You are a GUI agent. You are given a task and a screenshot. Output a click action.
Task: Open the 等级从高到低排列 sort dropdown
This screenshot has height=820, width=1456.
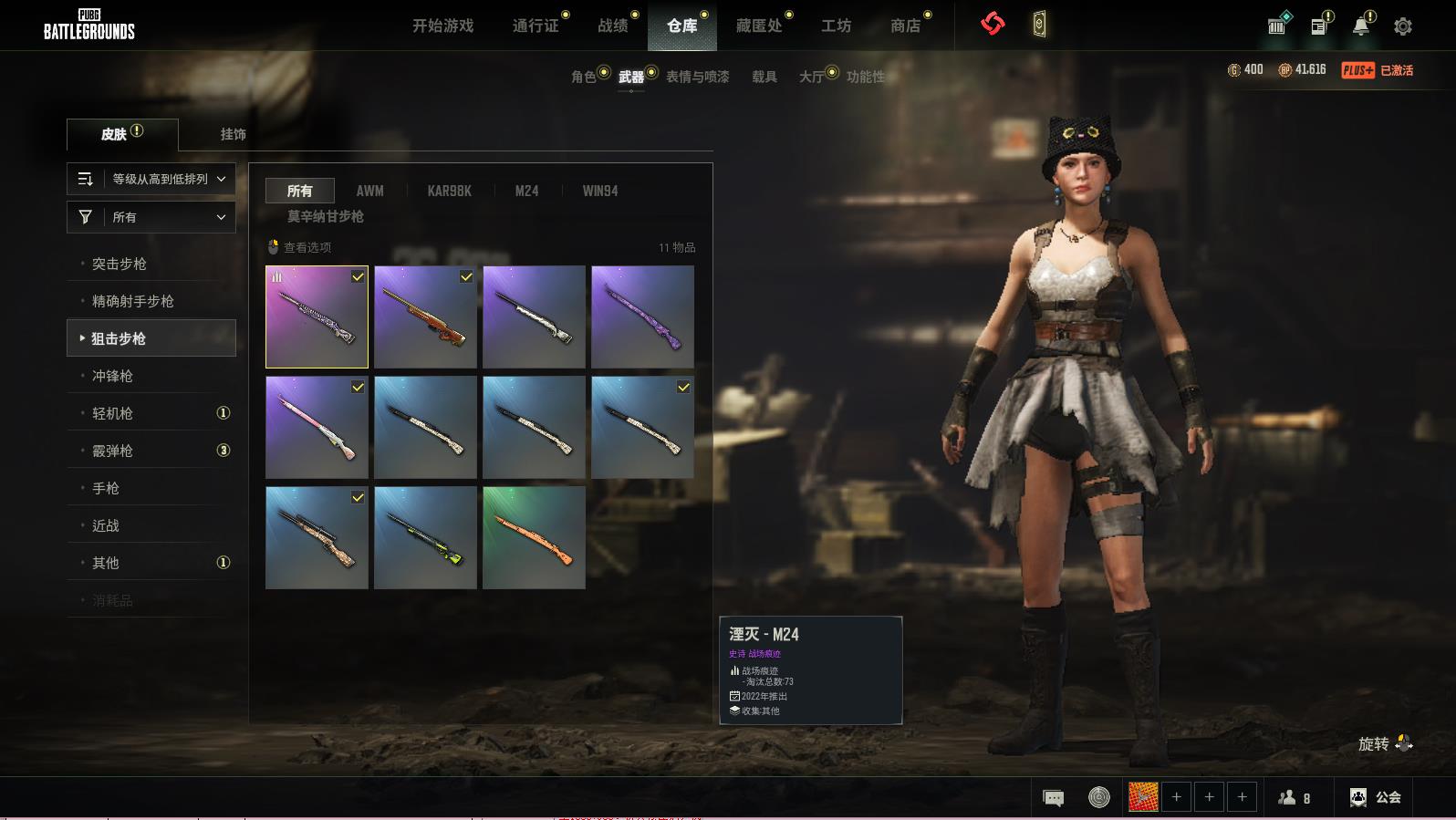151,179
